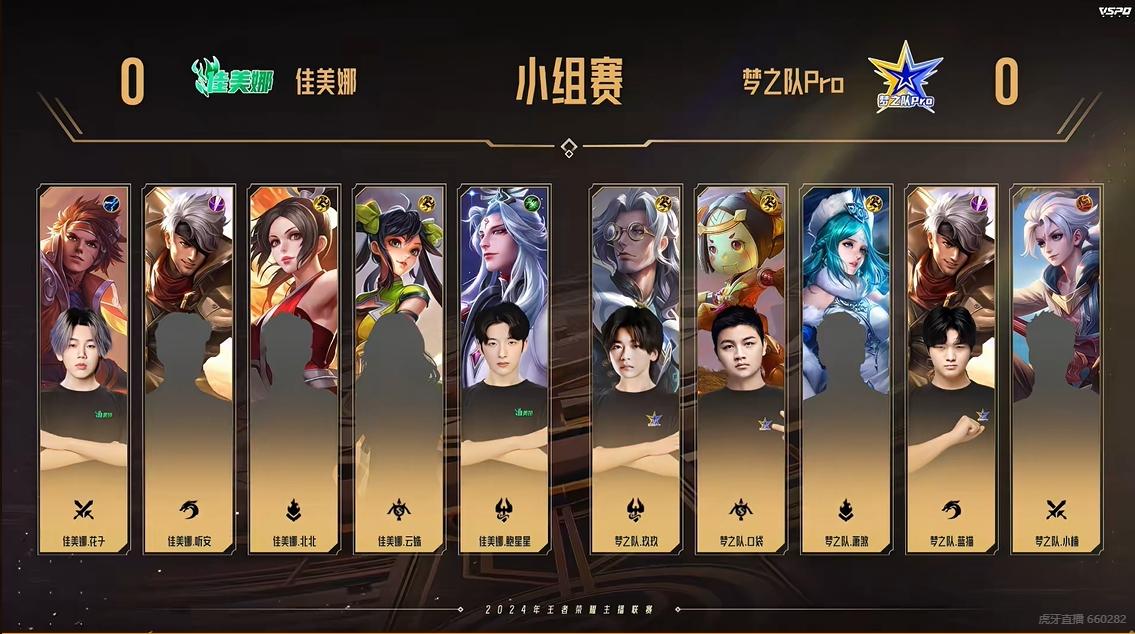
Task: Pick the 佳美娜.云锦 player card
Action: pos(399,369)
